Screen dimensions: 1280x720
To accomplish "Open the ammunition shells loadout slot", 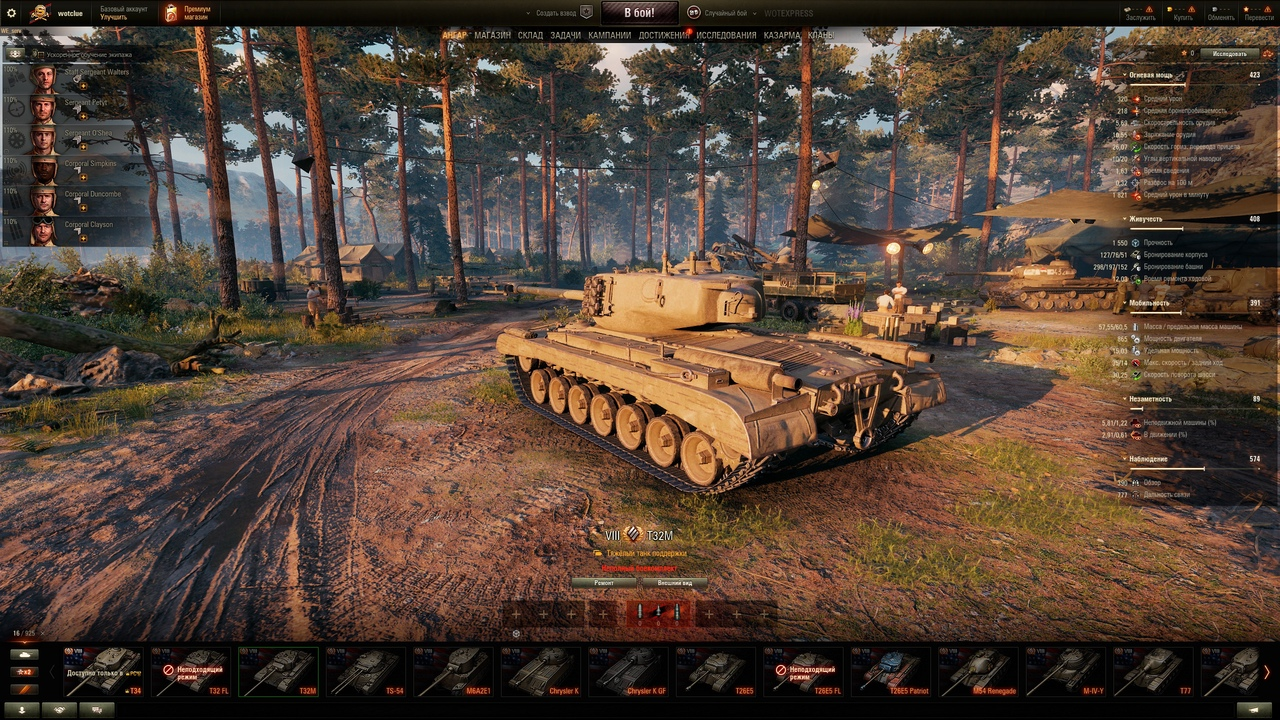I will point(658,613).
